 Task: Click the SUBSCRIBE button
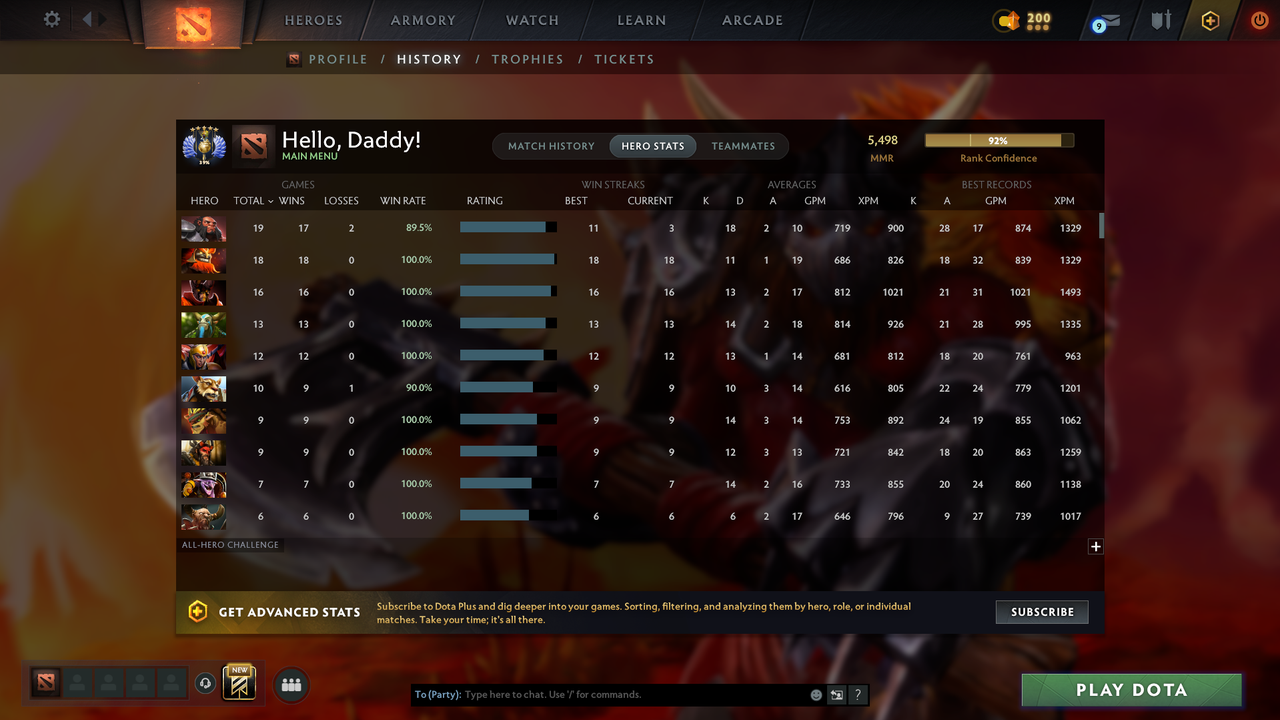(x=1041, y=611)
